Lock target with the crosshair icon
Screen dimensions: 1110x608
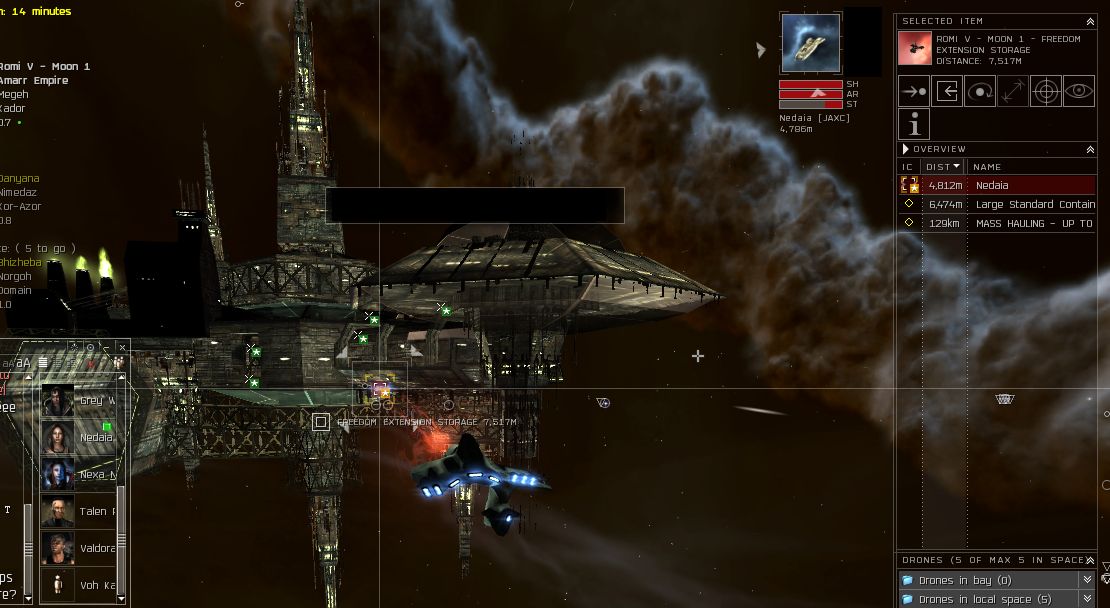1046,91
